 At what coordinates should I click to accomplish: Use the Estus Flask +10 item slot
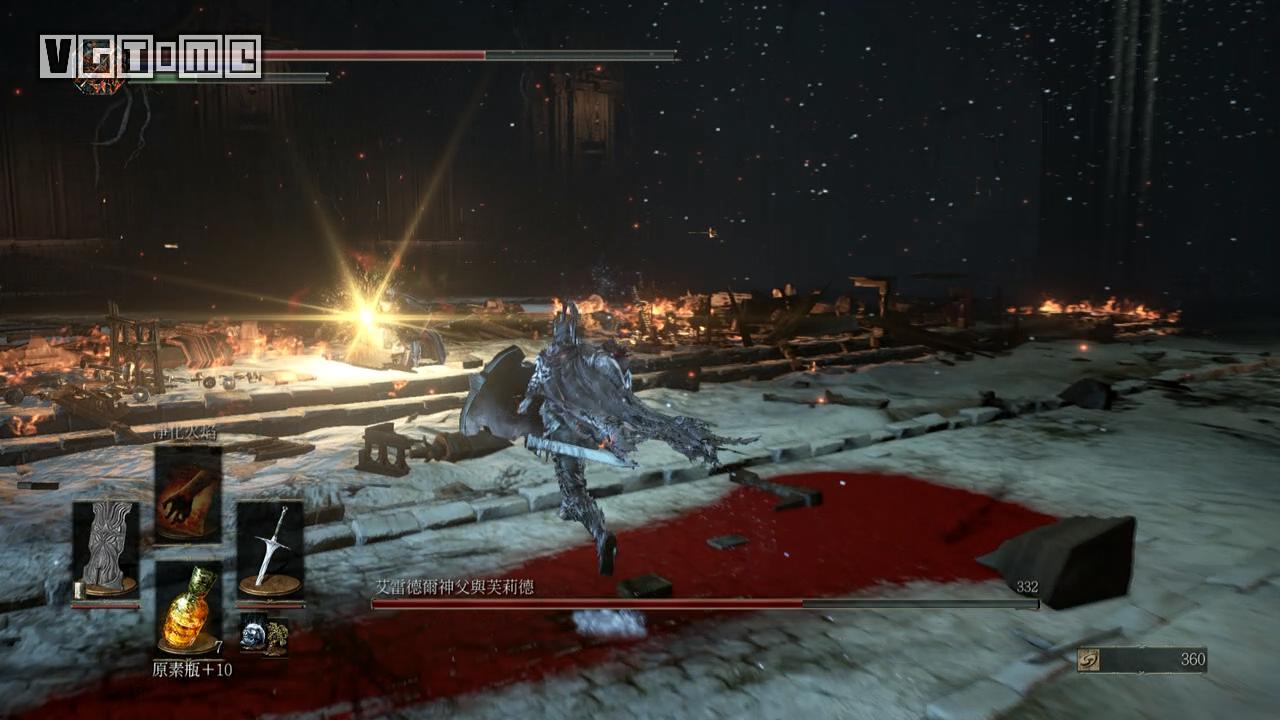coord(188,607)
